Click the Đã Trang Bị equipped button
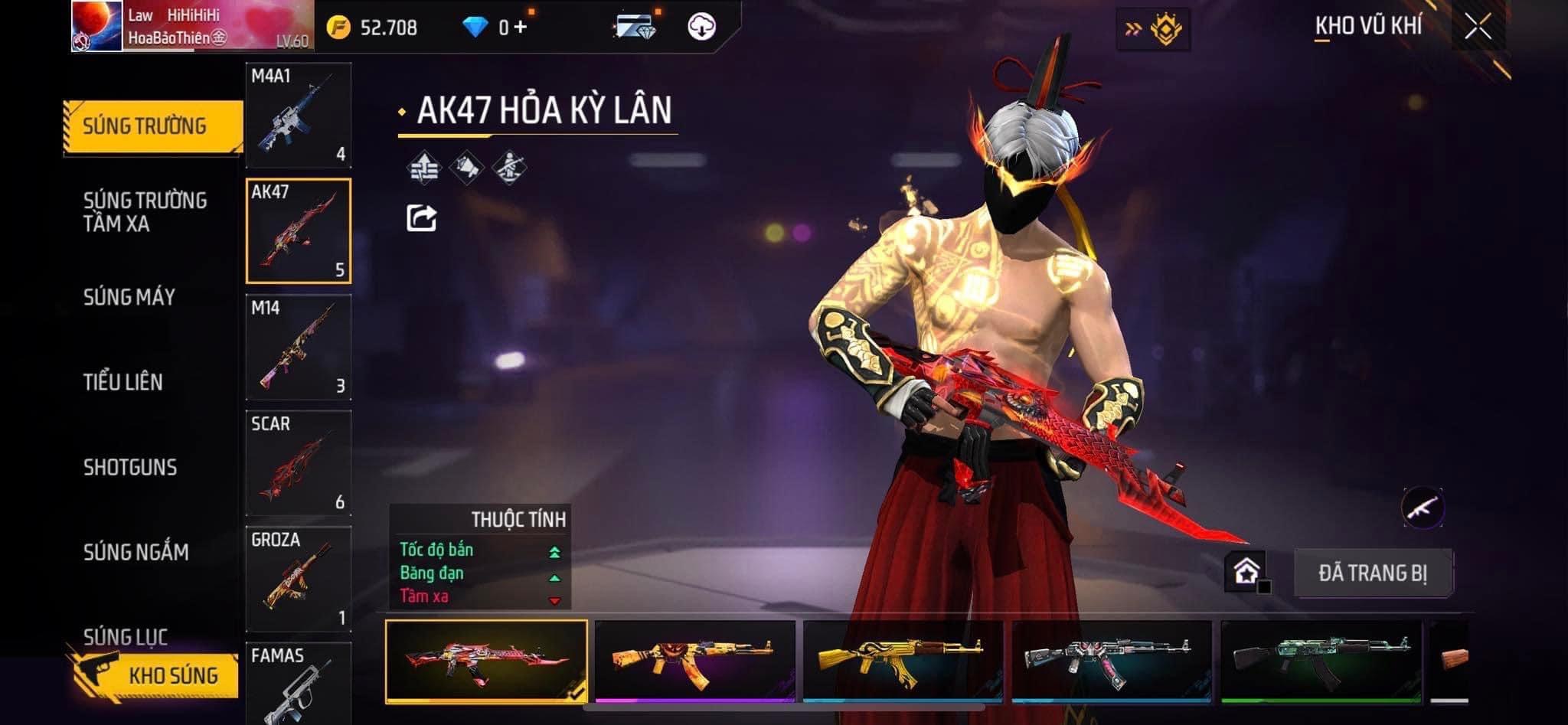The height and width of the screenshot is (725, 1568). tap(1373, 573)
